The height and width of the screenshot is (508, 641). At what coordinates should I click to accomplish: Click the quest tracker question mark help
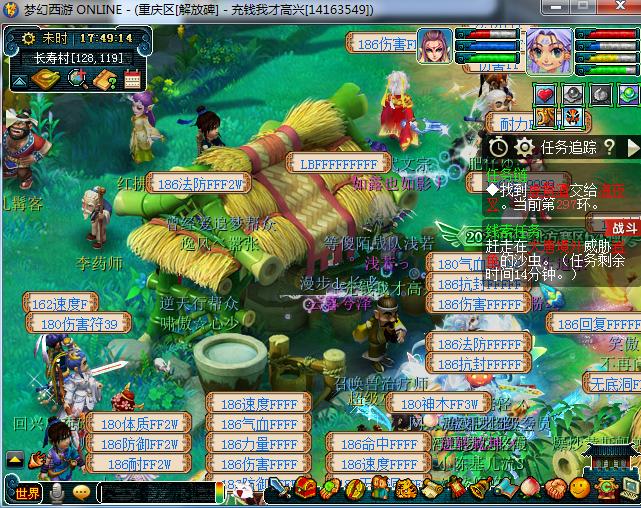tap(608, 147)
